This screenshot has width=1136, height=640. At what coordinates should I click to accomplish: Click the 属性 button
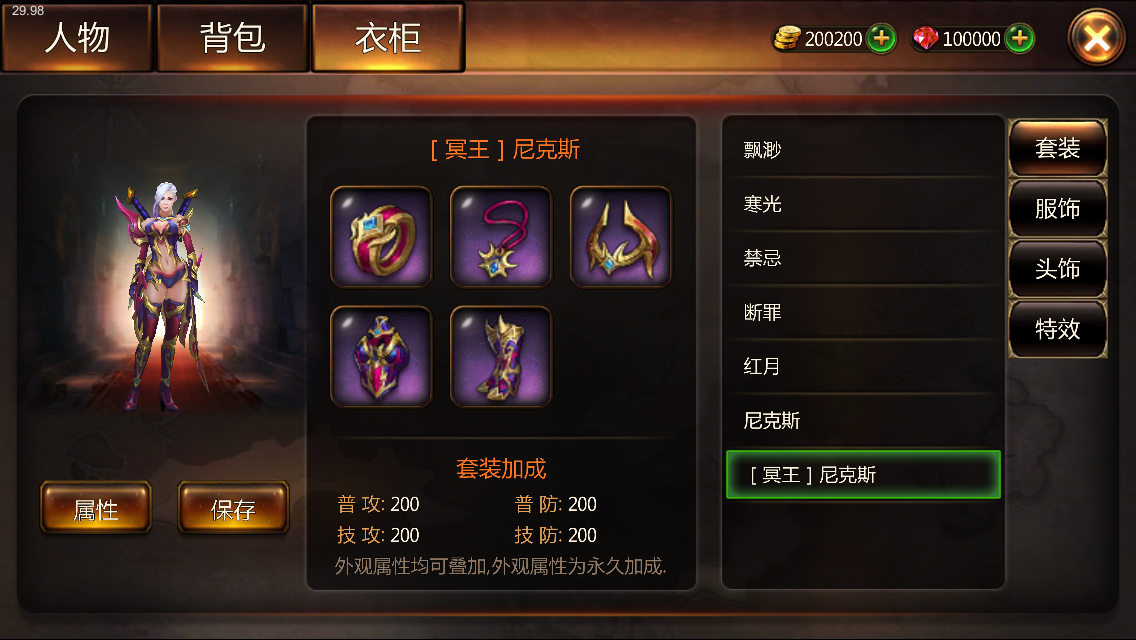tap(96, 508)
